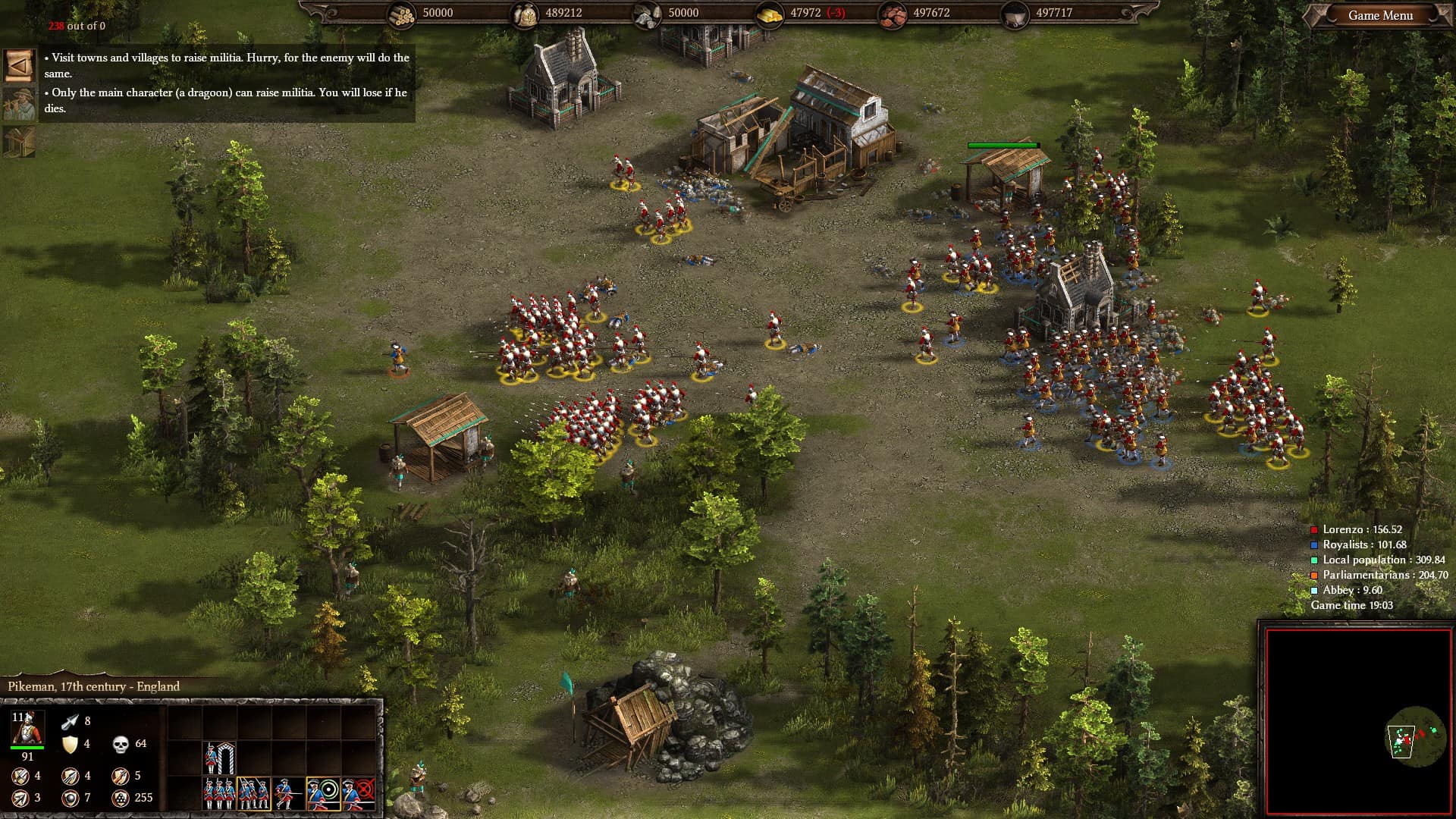Select the red crossed-out target command
1456x819 pixels.
click(358, 794)
